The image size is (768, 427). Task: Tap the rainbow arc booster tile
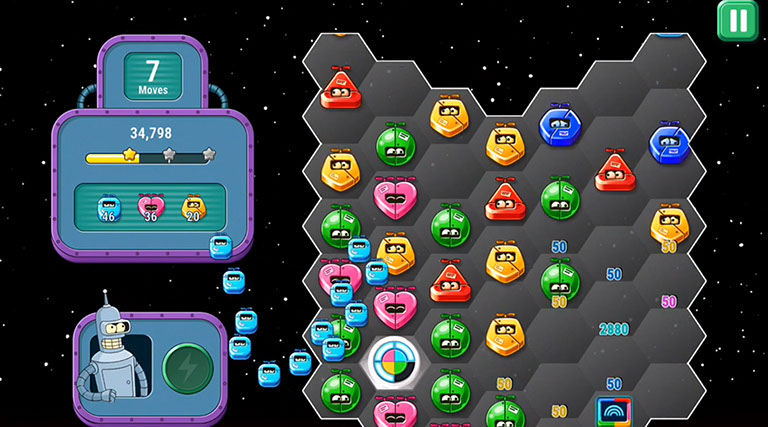(x=614, y=411)
